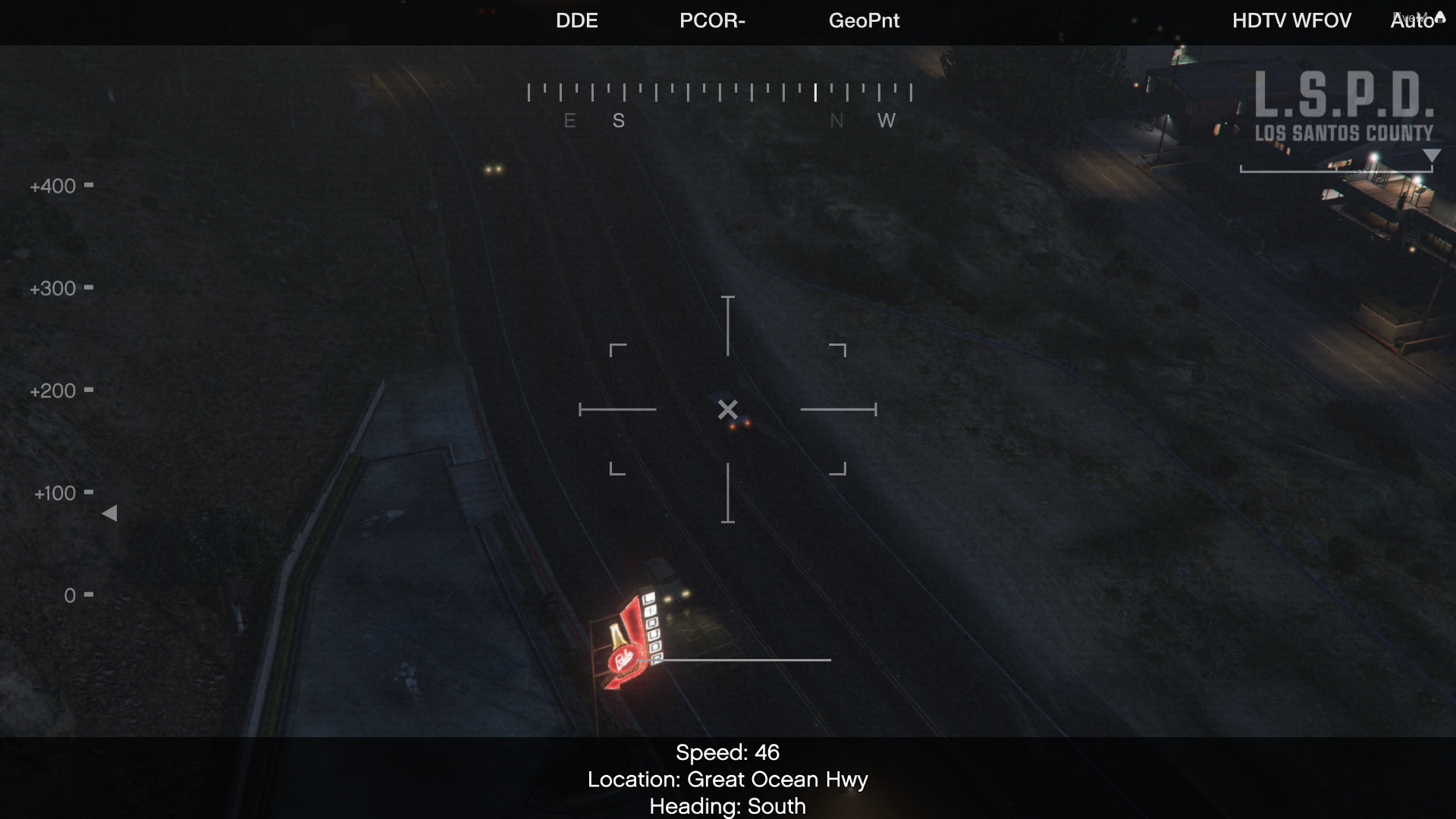Select the crosshair X at screen center

[727, 410]
